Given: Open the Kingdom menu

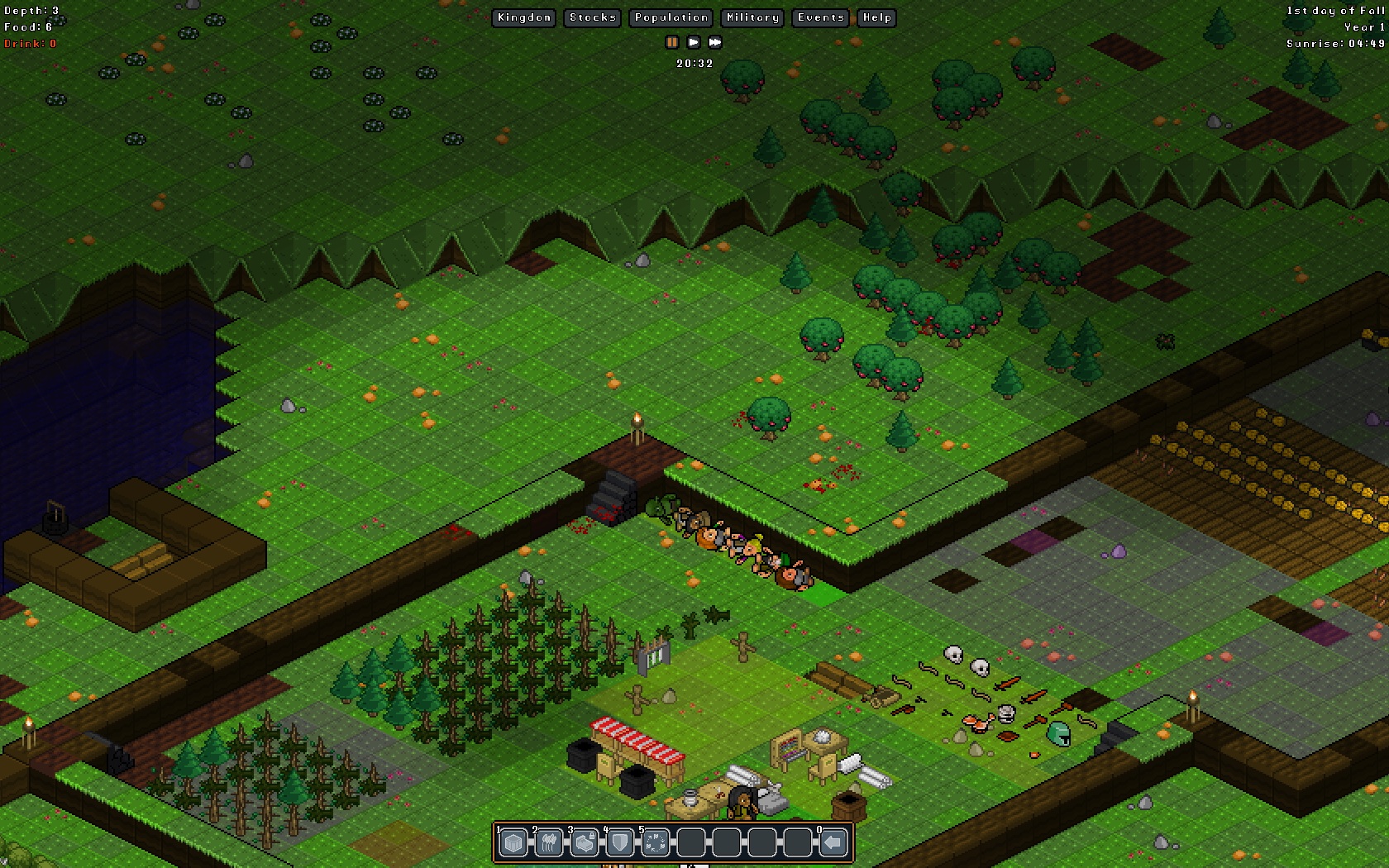Looking at the screenshot, I should [524, 17].
